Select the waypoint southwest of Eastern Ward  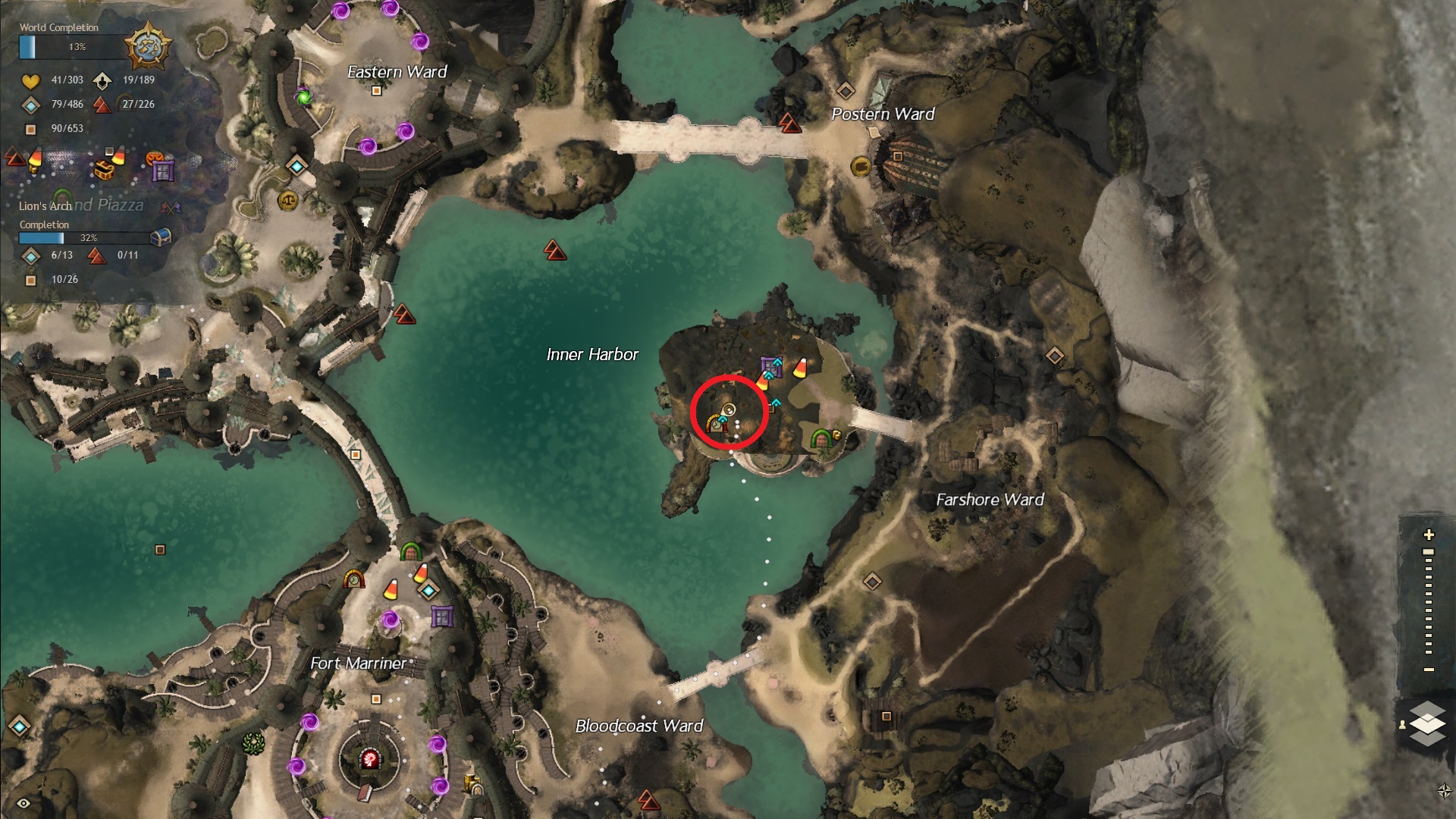point(297,165)
